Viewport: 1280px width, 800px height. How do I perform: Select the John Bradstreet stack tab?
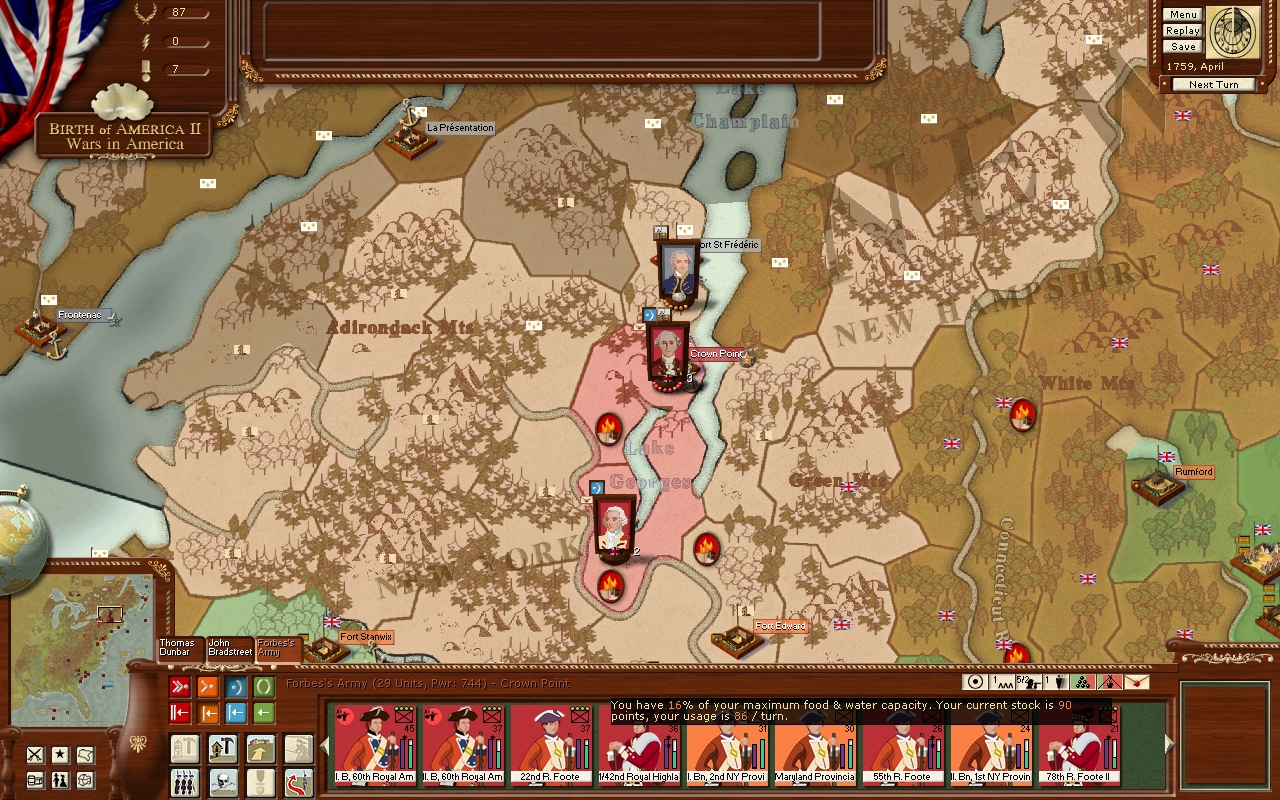coord(230,648)
